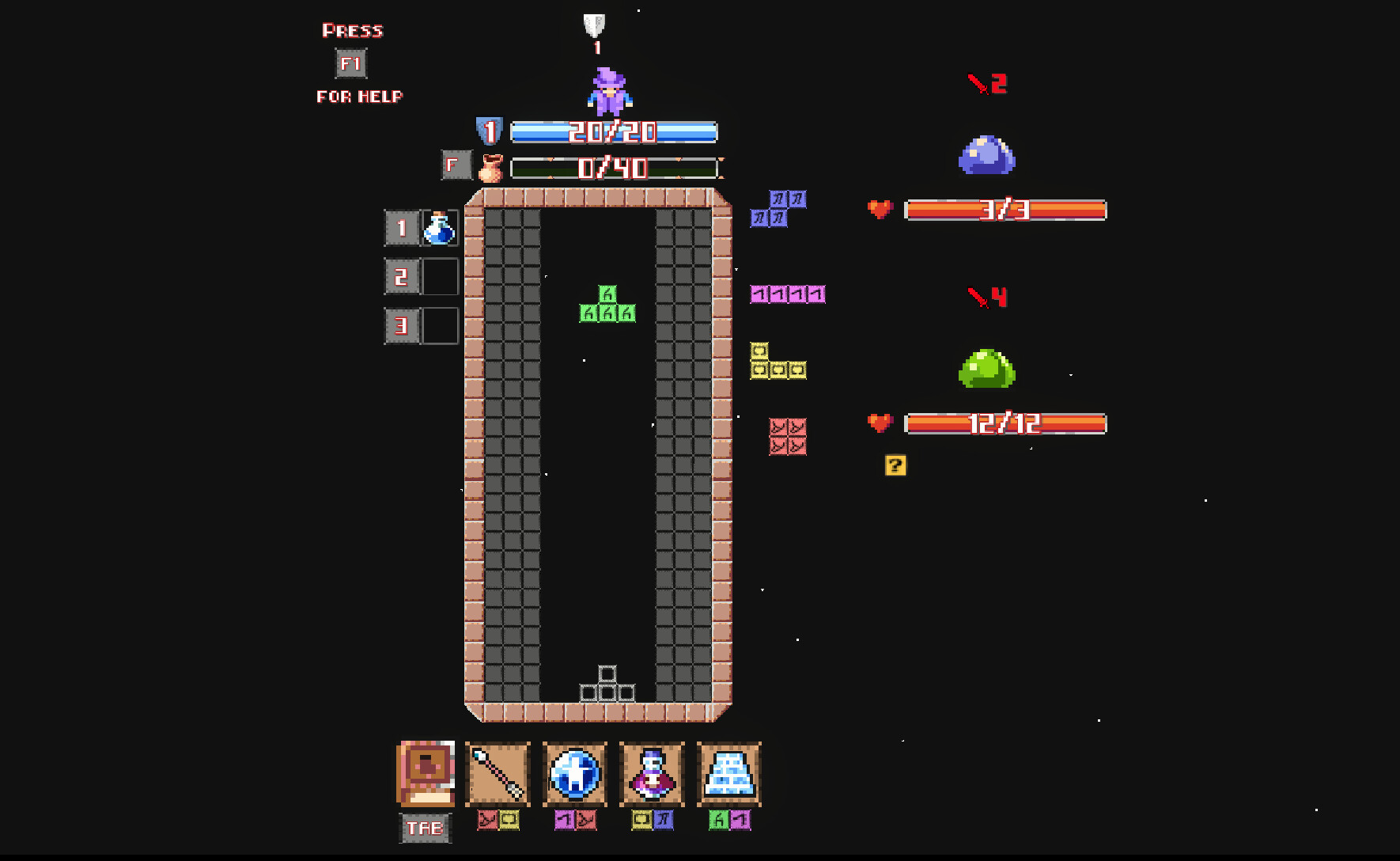
Task: Click the blue S-shaped piece preview
Action: 779,210
